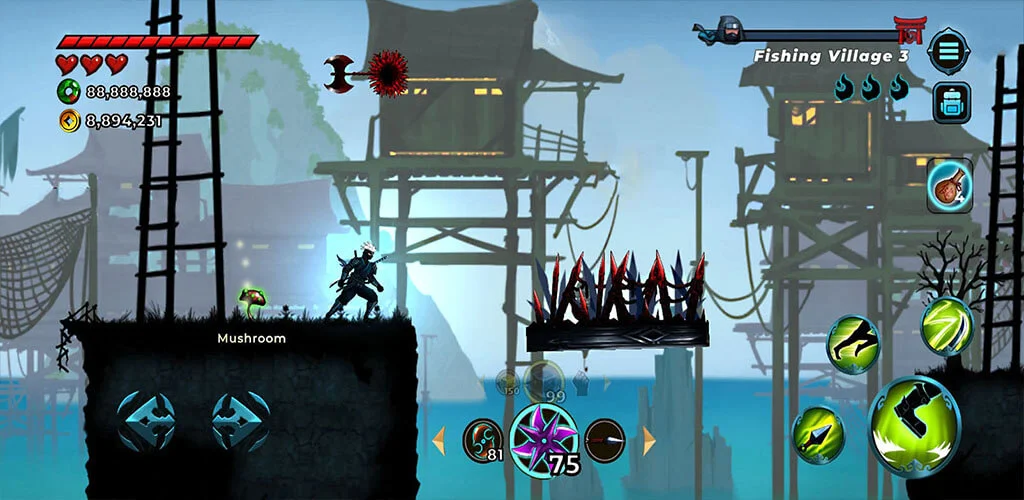Open the pause menu hamburger button
The height and width of the screenshot is (500, 1024).
click(946, 50)
